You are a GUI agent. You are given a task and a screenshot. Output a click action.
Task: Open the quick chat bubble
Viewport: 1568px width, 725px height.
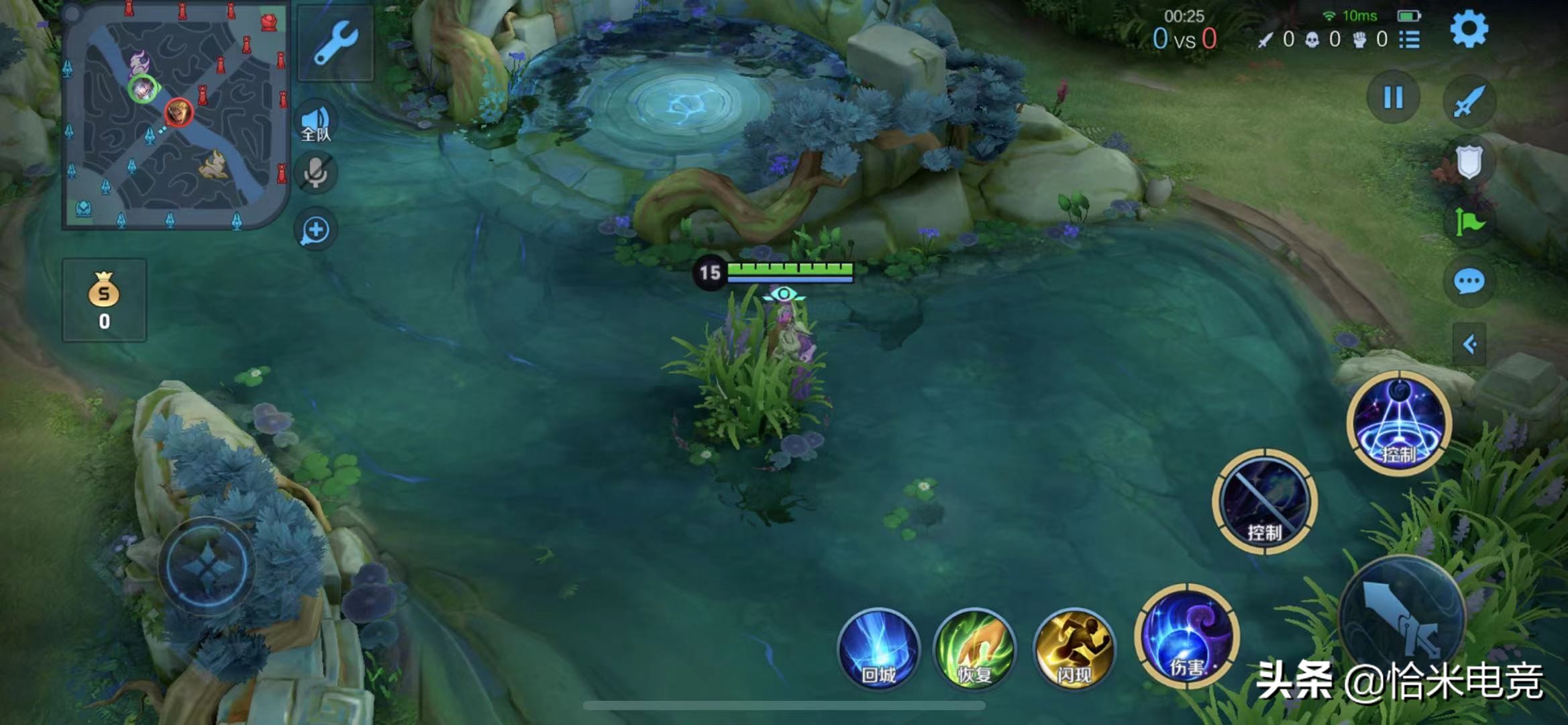point(1469,281)
